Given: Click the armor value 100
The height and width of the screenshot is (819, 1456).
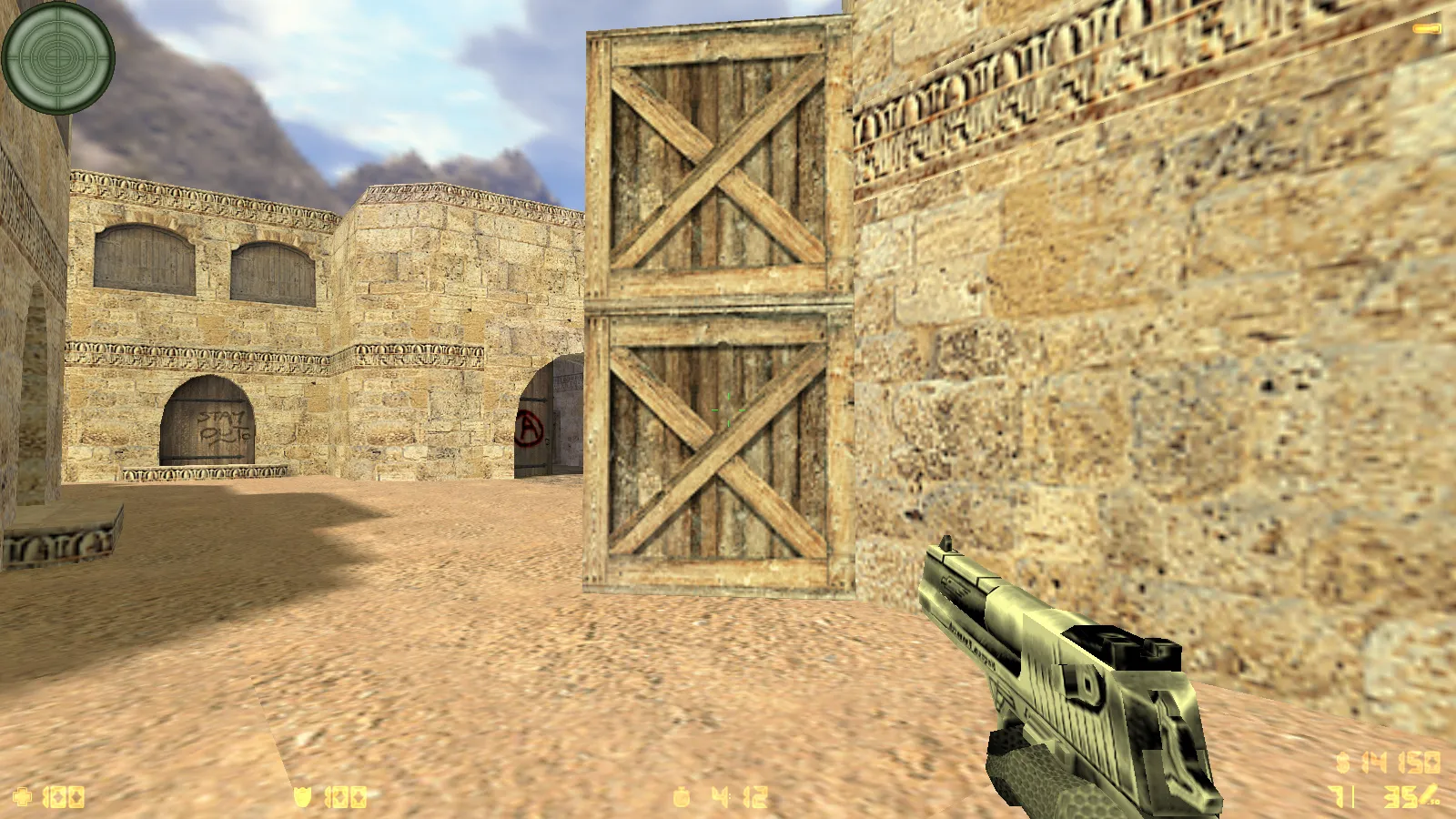Looking at the screenshot, I should coord(346,798).
